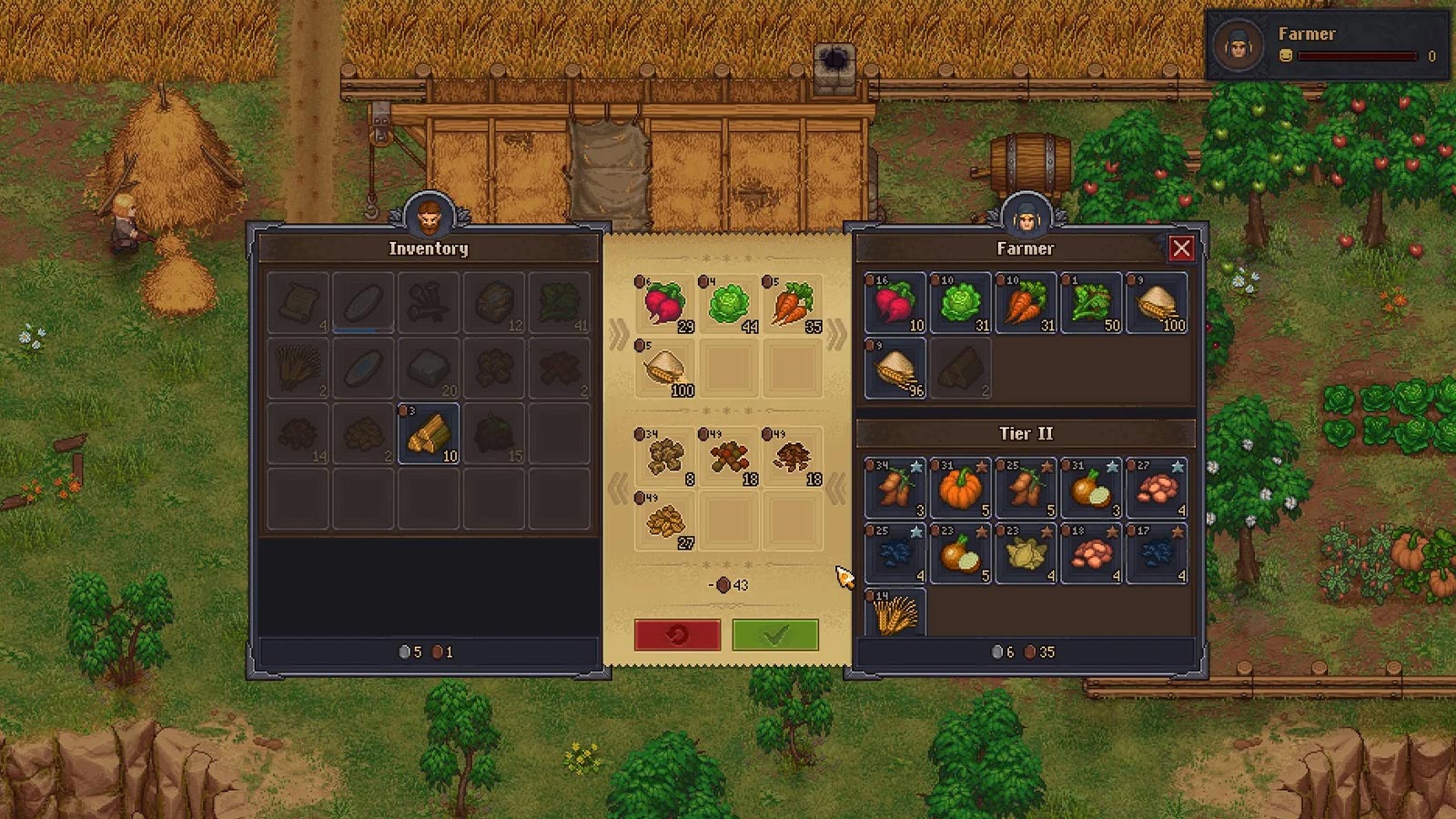
Task: Remove the carrots from the trade offer
Action: (x=792, y=304)
